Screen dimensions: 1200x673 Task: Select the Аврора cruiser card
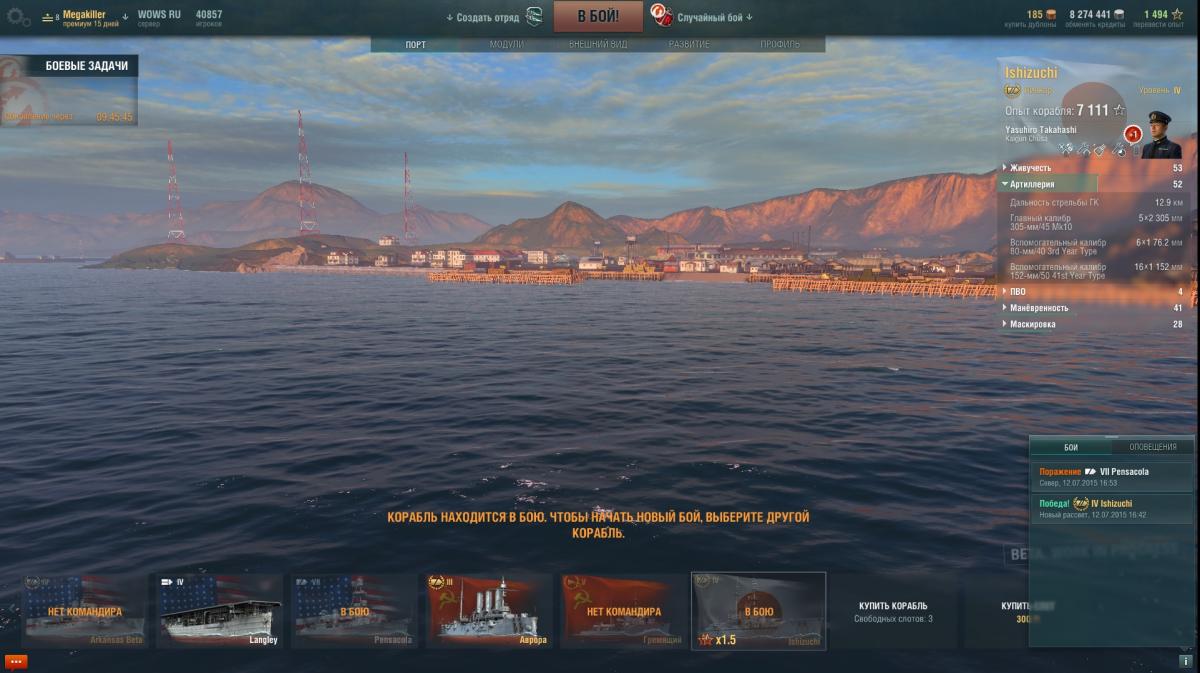click(x=489, y=610)
